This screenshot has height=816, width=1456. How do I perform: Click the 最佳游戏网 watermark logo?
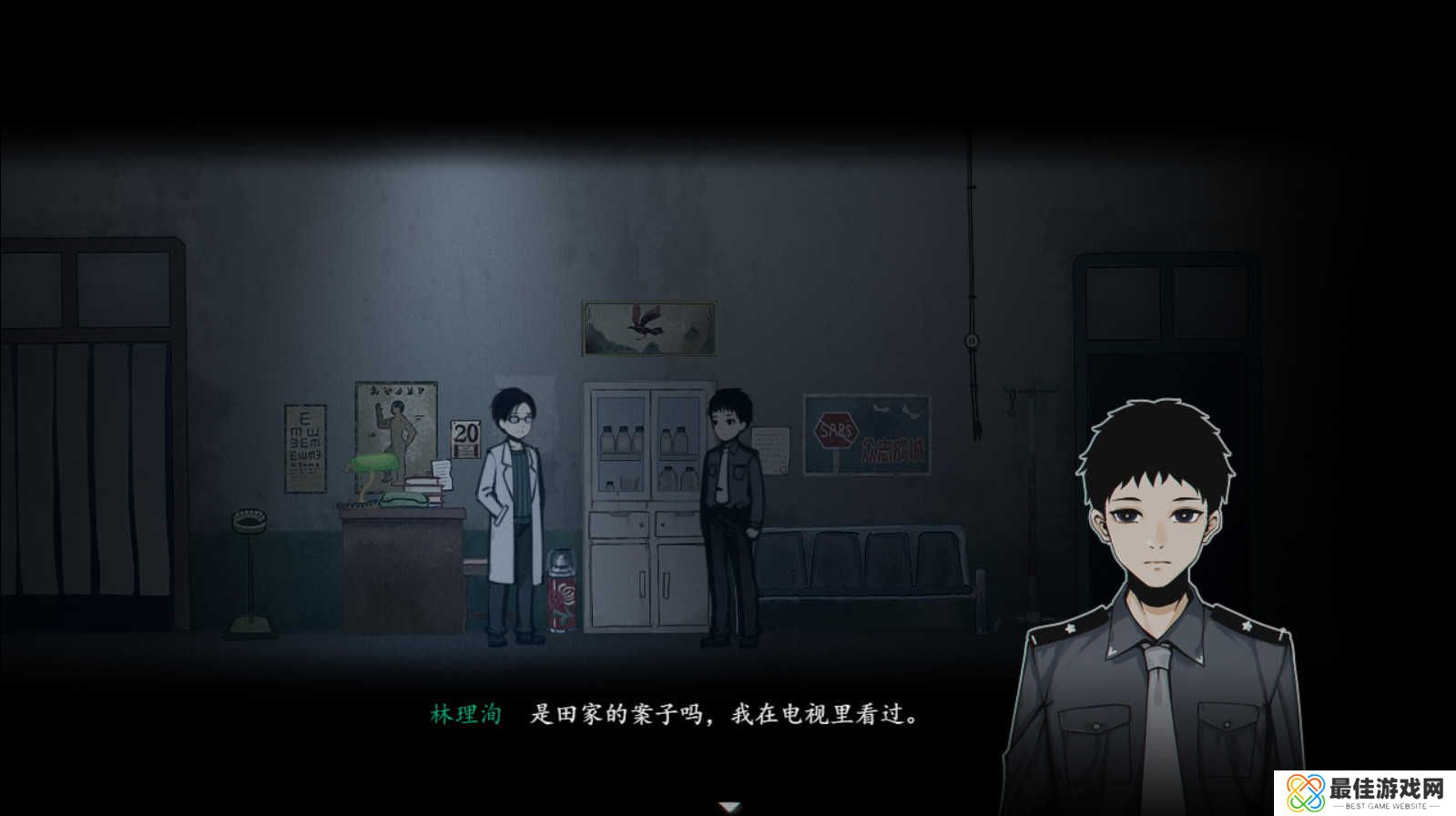tap(1357, 789)
